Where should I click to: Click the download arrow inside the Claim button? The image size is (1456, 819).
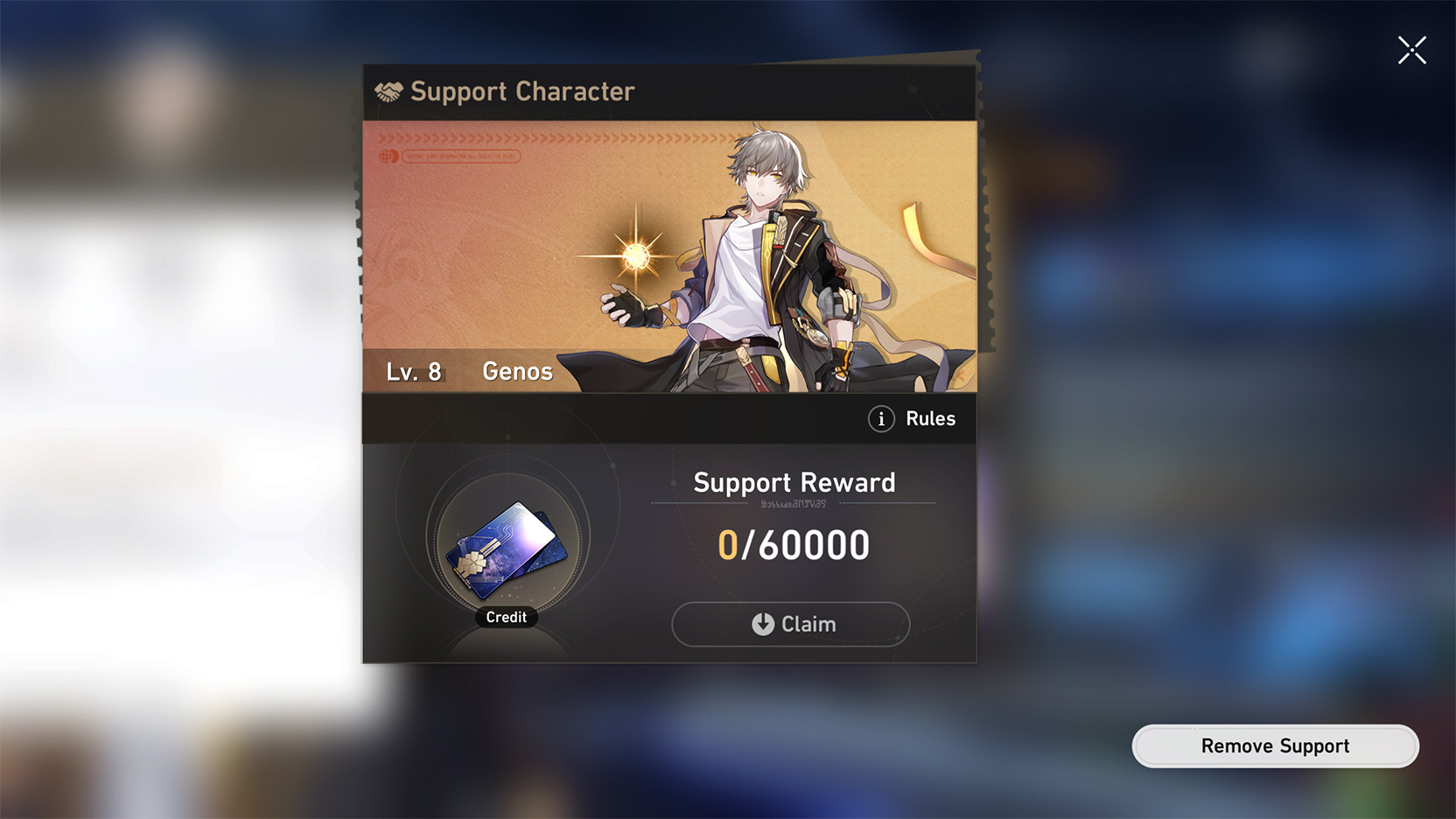(761, 624)
